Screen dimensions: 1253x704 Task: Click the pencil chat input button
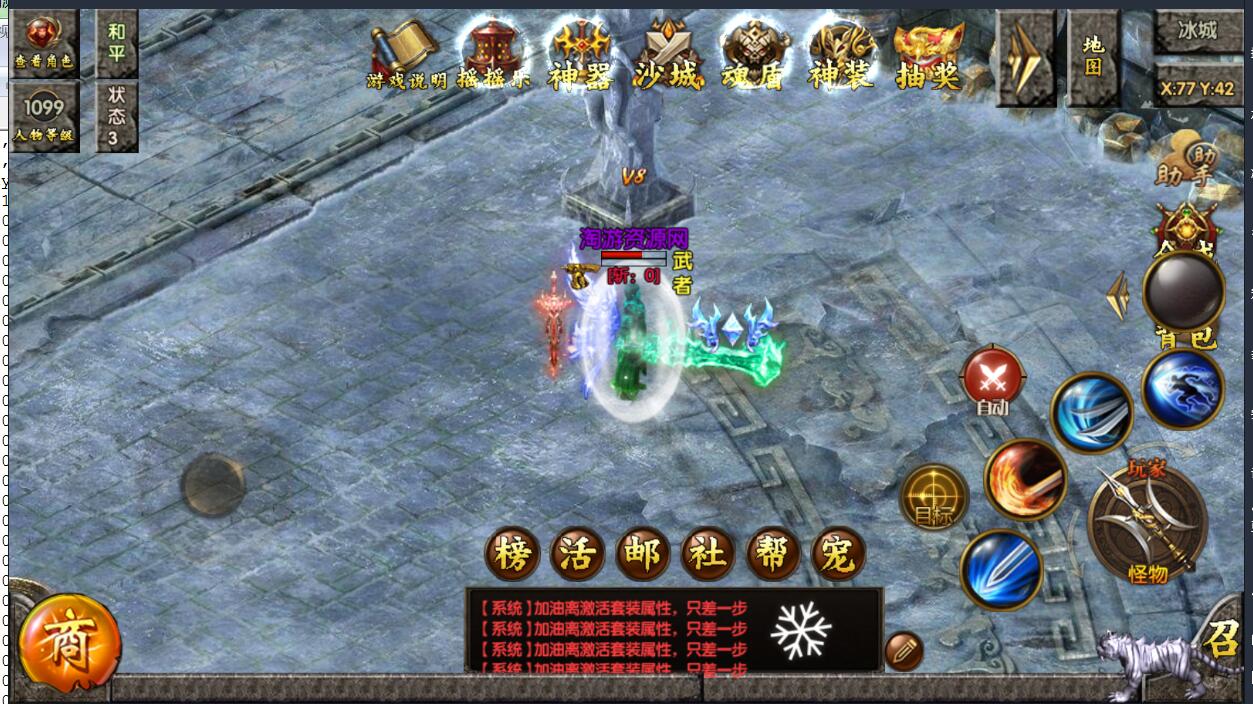click(x=903, y=651)
